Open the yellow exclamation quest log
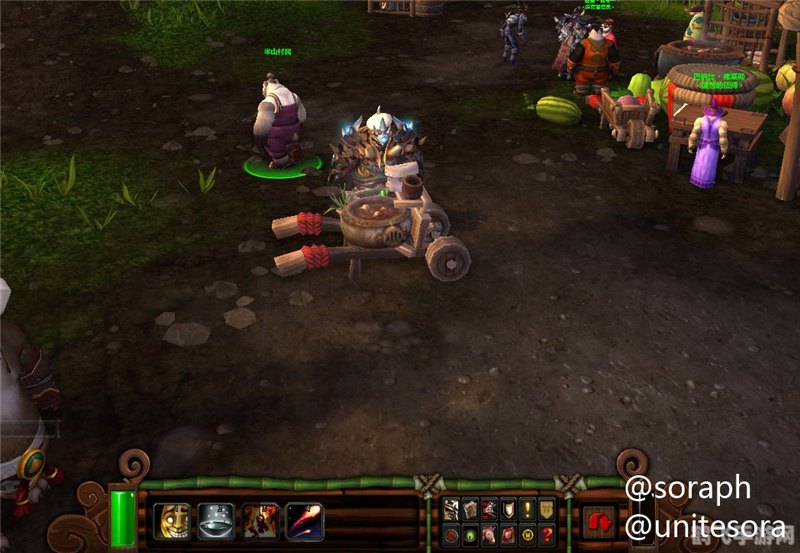The height and width of the screenshot is (553, 800). click(x=528, y=509)
